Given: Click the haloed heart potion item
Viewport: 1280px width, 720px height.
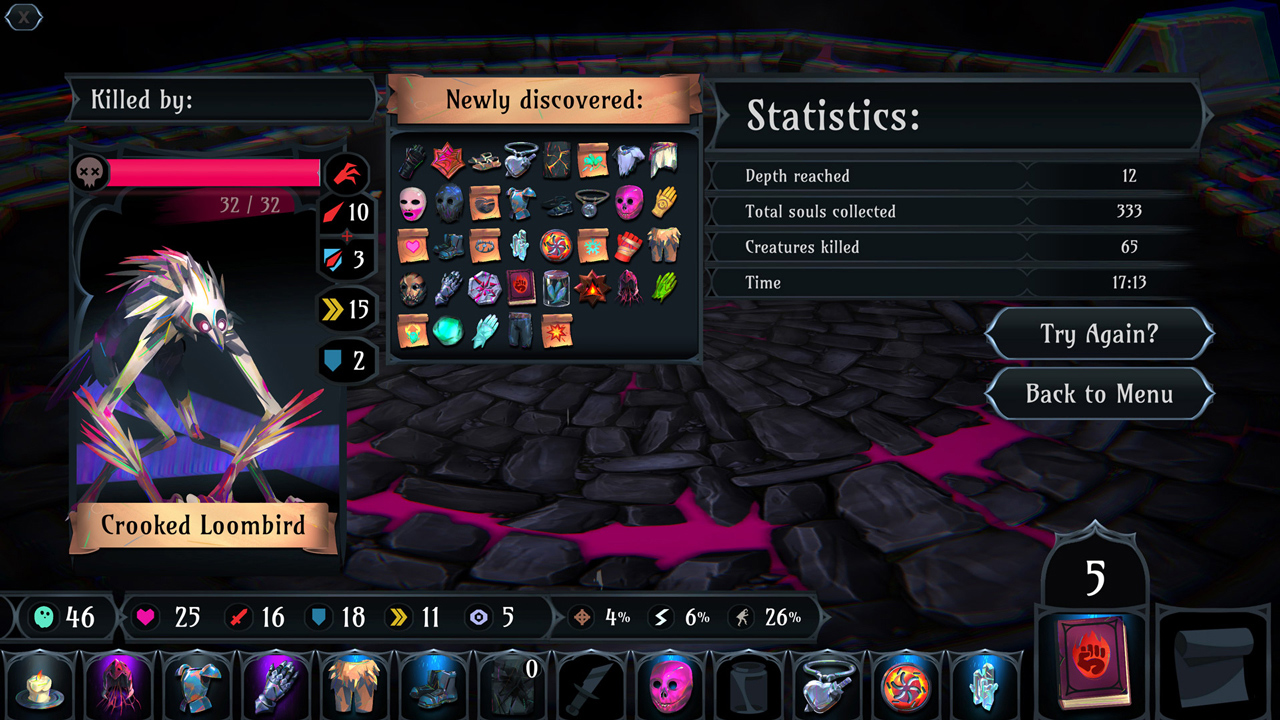Looking at the screenshot, I should coord(827,686).
